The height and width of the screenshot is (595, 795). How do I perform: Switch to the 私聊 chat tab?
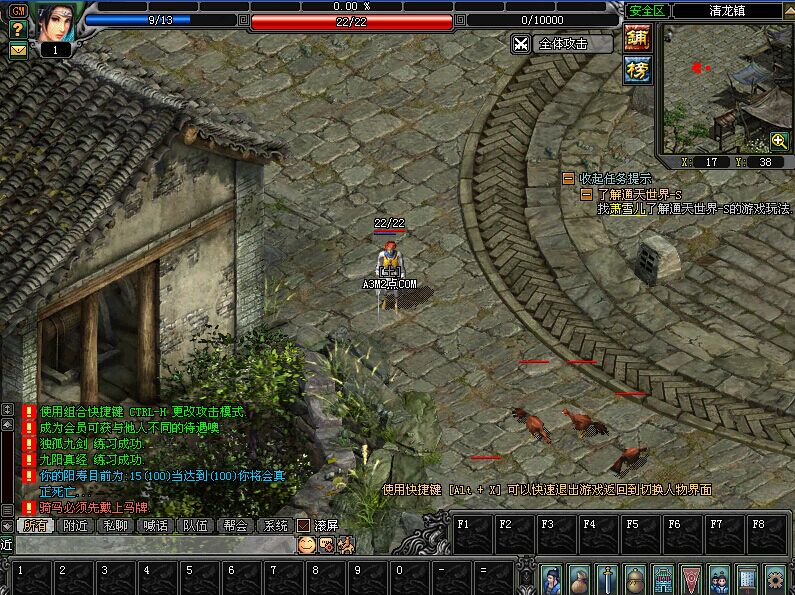[115, 525]
